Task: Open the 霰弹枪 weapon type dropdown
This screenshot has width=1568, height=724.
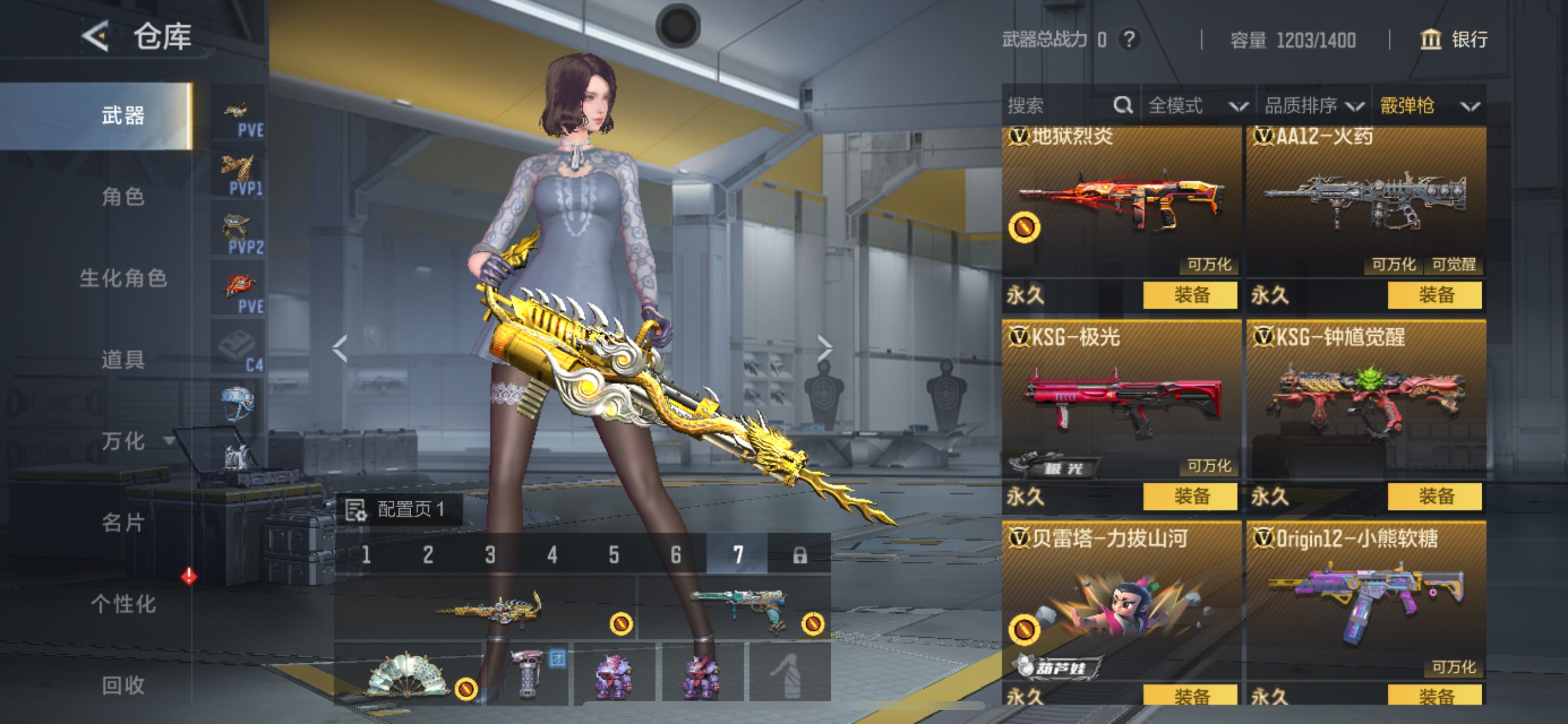Action: (1429, 106)
